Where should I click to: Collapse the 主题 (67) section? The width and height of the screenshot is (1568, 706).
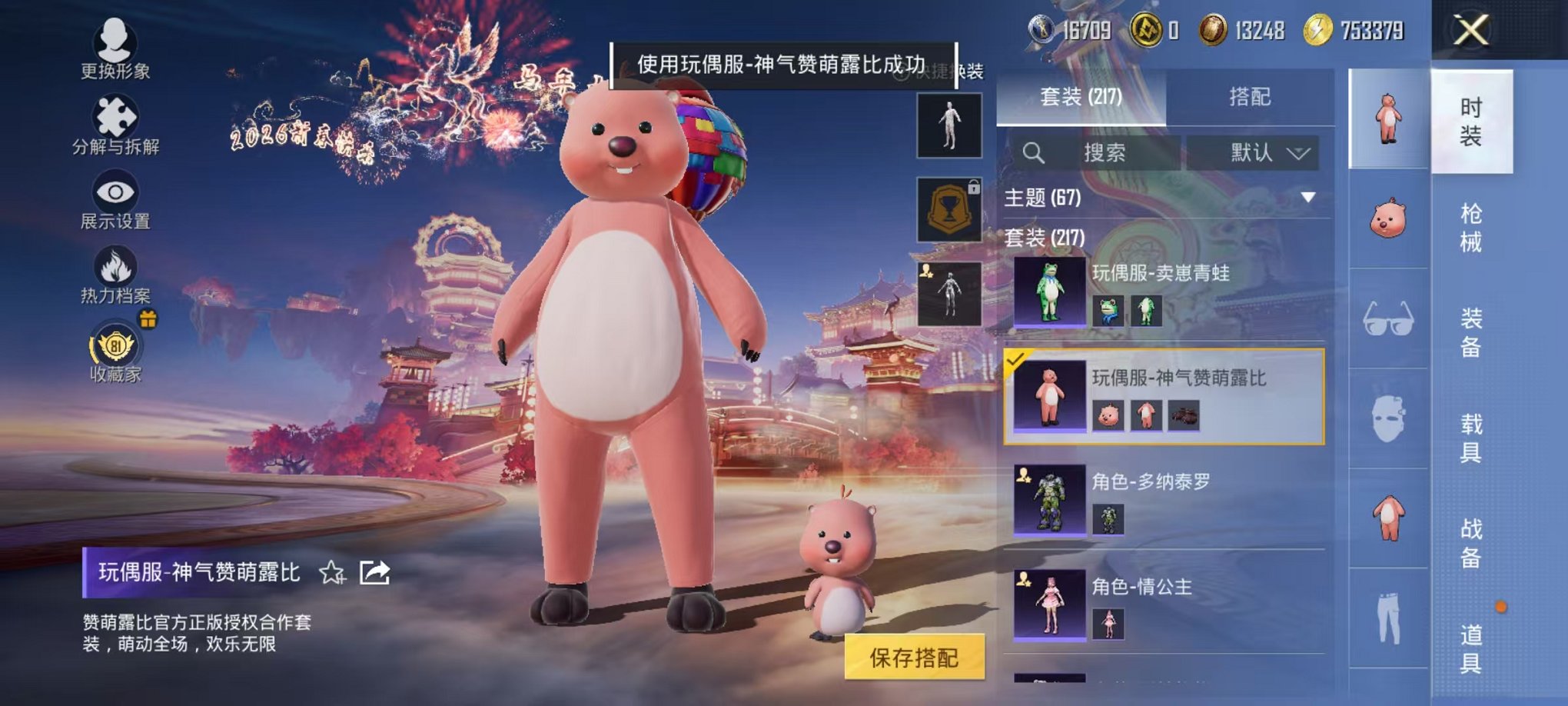(x=1308, y=198)
